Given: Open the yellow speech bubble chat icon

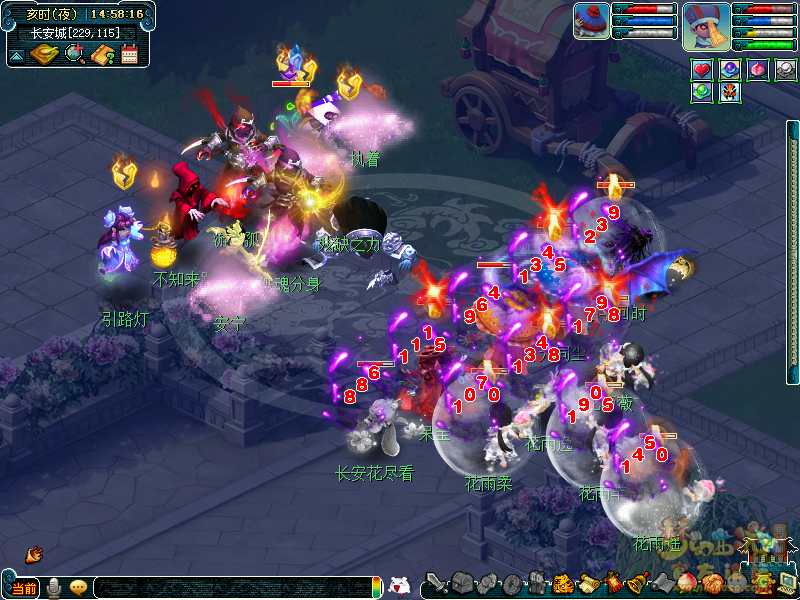Looking at the screenshot, I should 78,587.
